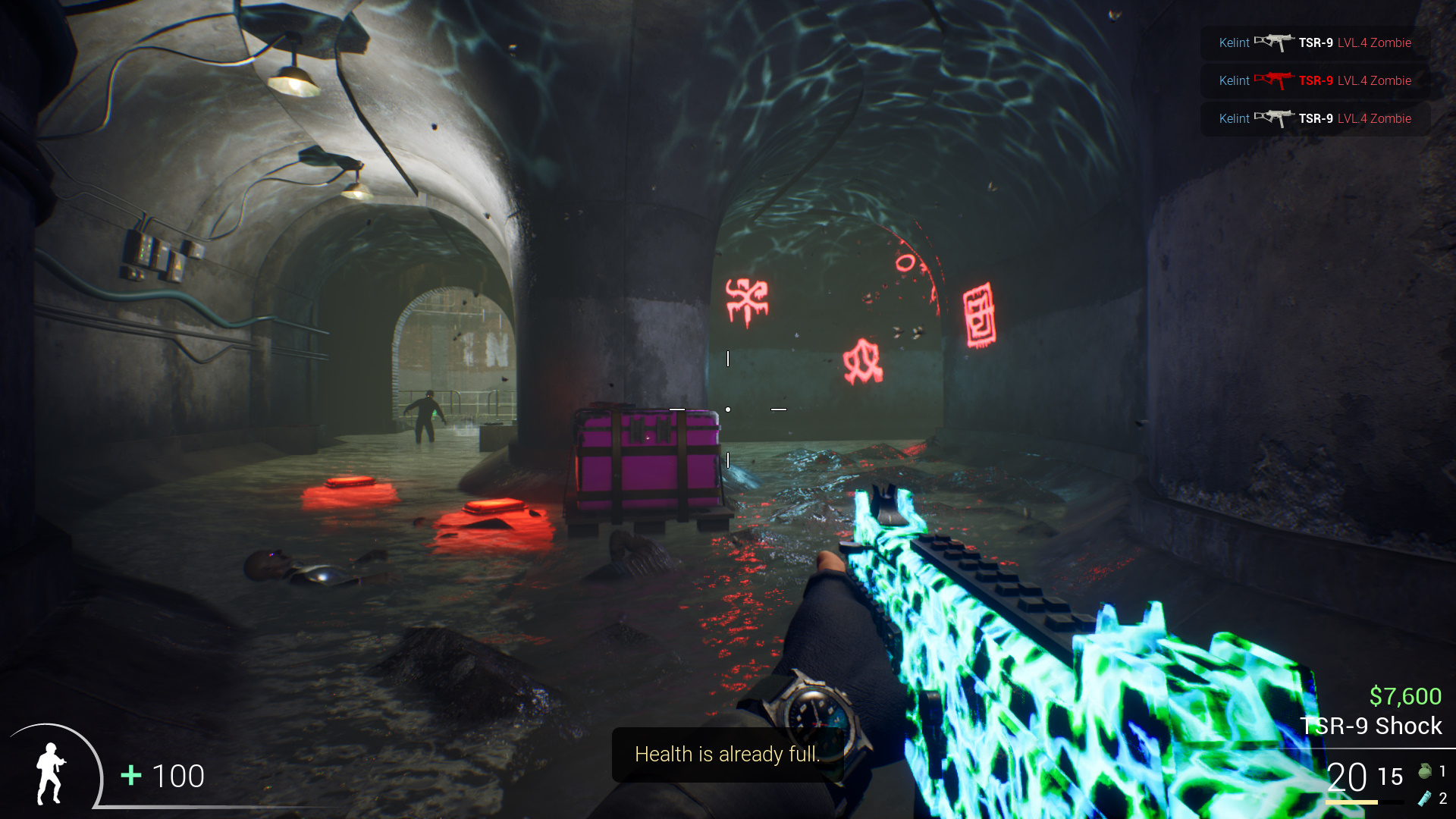
Task: Click the TSR-9 Shock weapon name label
Action: [x=1371, y=725]
